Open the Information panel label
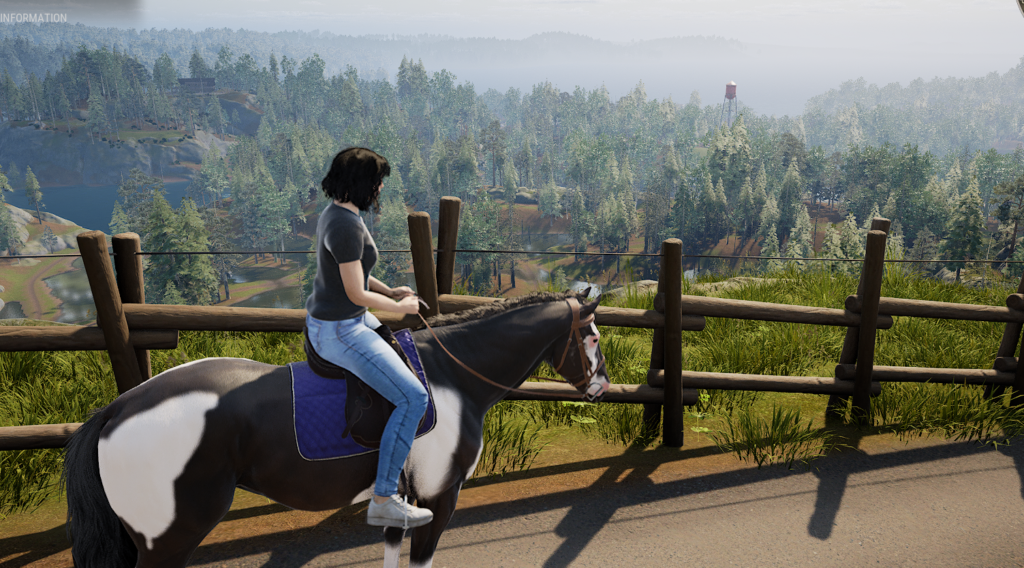Viewport: 1024px width, 568px height. tap(33, 17)
